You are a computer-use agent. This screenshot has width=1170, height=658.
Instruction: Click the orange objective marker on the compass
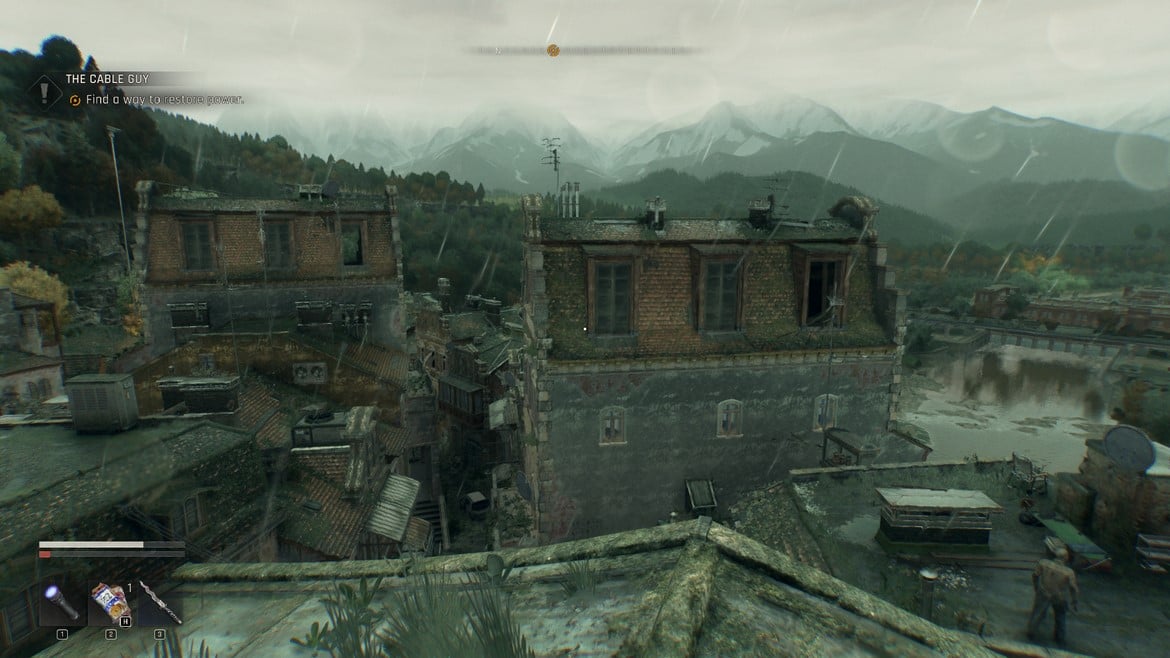click(x=553, y=50)
